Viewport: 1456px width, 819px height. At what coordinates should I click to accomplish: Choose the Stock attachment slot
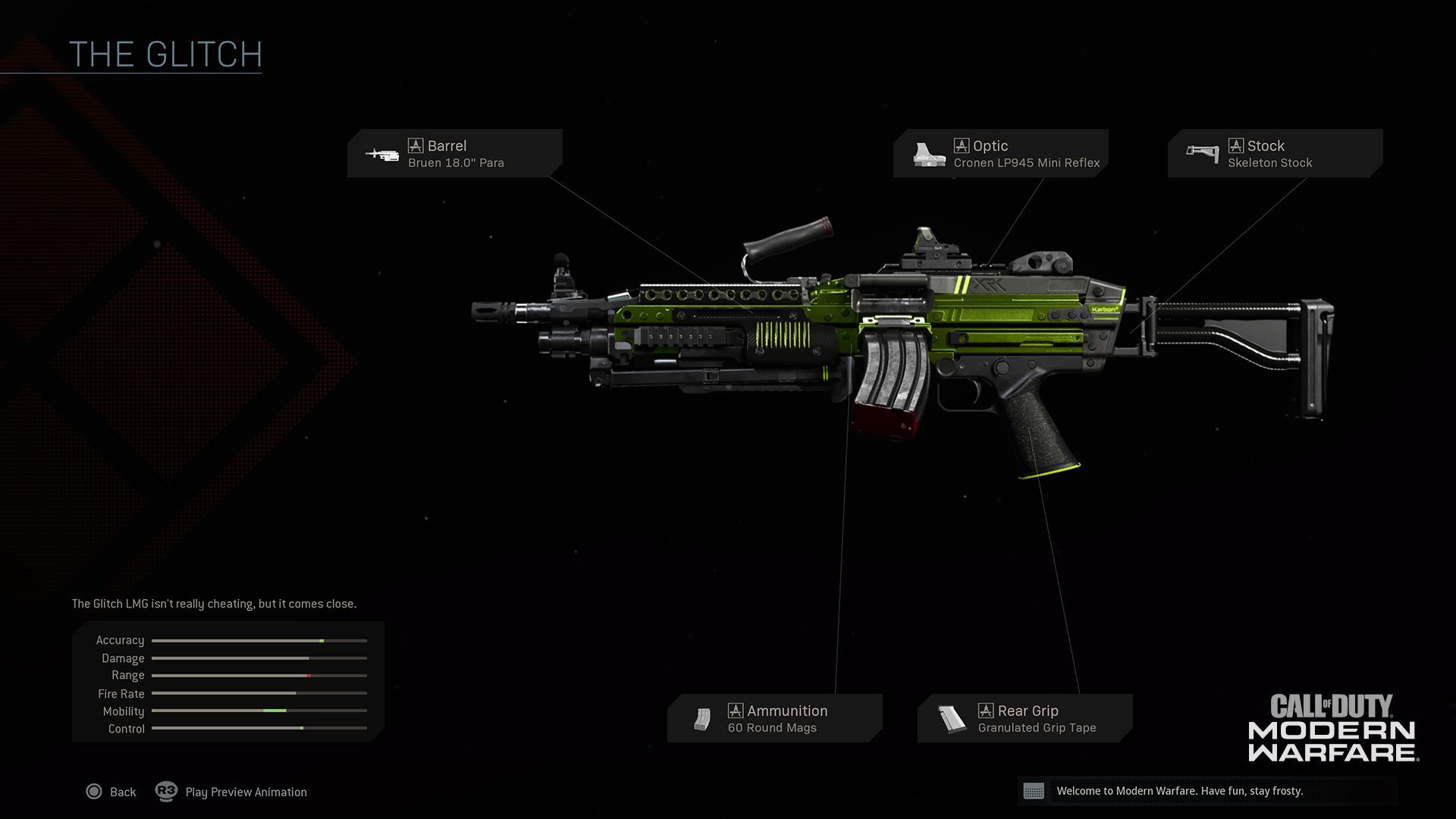click(x=1275, y=153)
